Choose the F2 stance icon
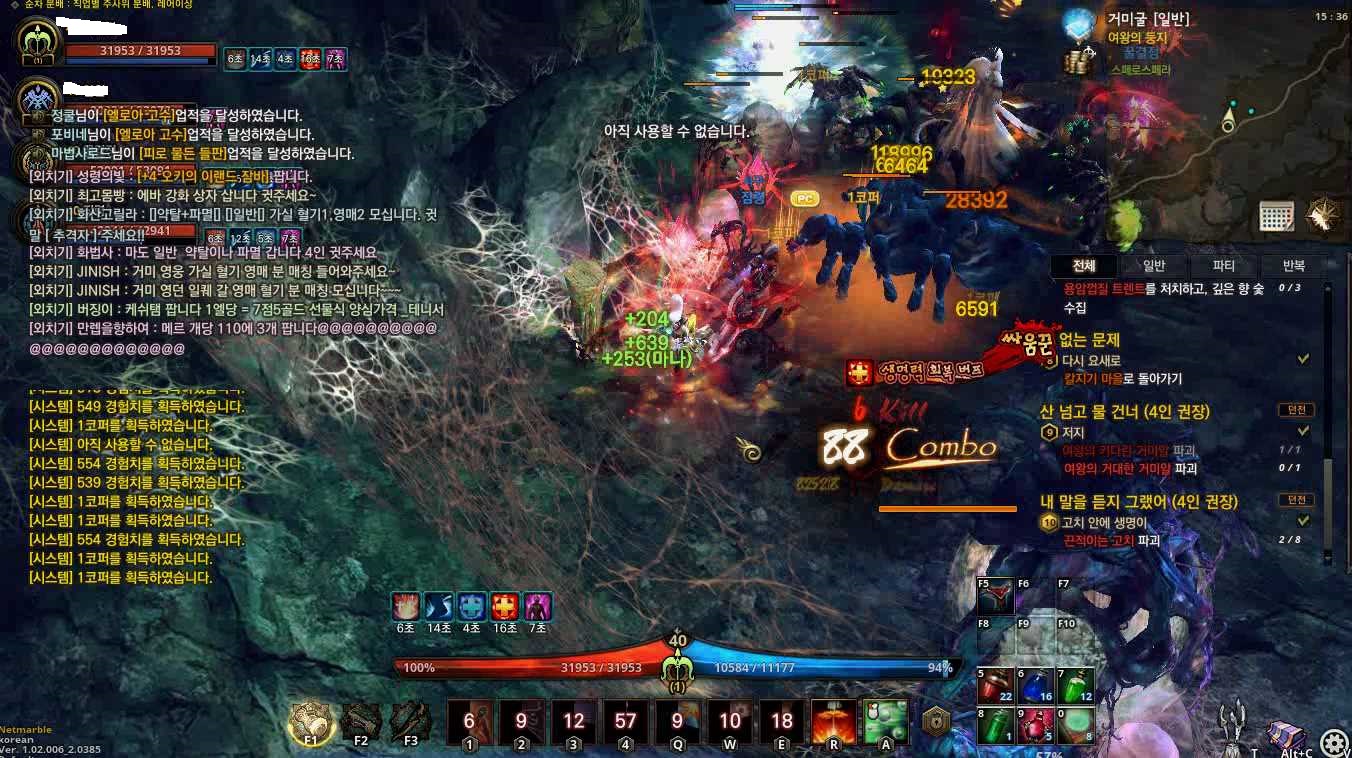This screenshot has width=1352, height=758. pos(361,721)
